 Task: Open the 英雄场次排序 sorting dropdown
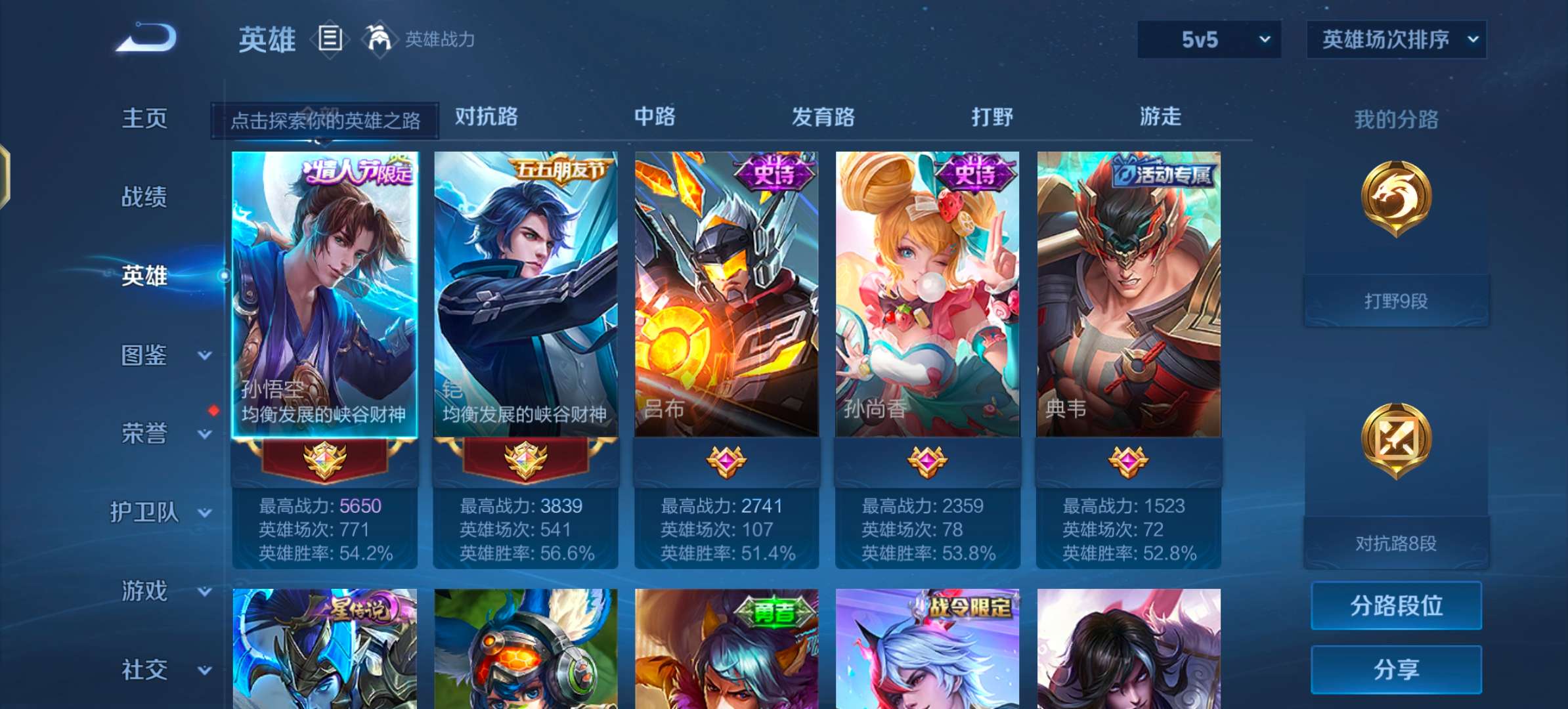pos(1396,39)
